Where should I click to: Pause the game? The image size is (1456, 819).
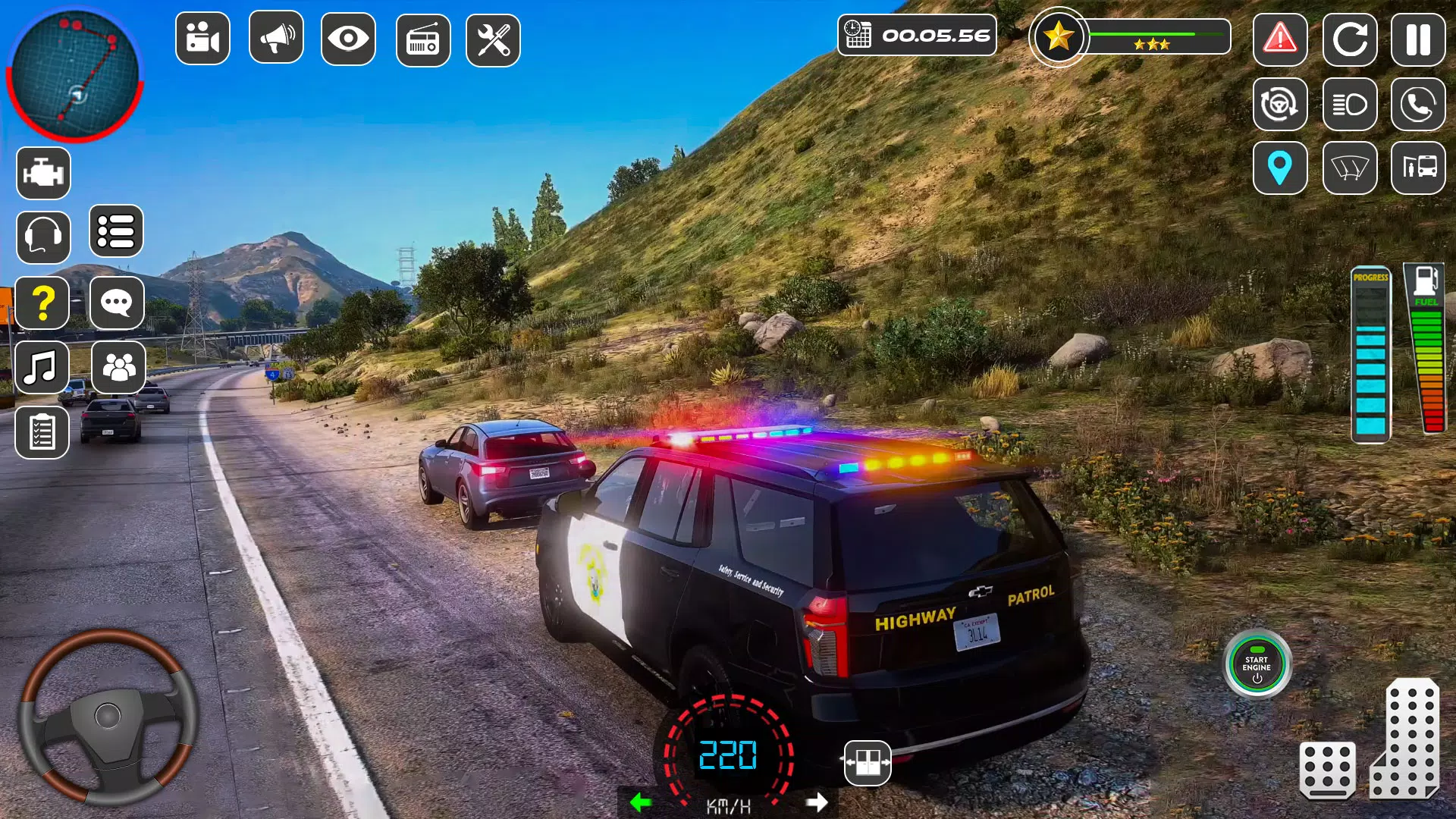1420,40
